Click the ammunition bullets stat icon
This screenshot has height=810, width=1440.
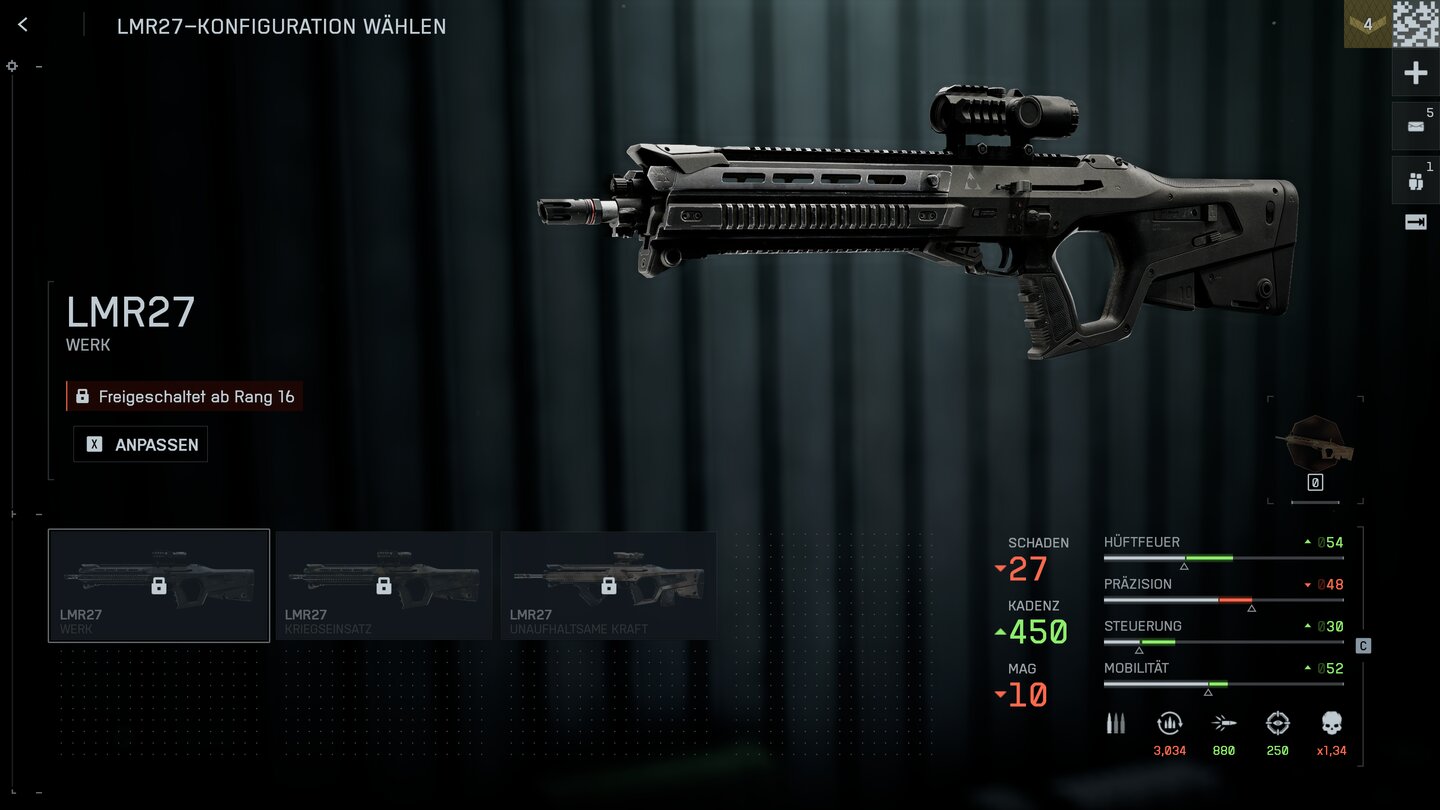point(1116,724)
